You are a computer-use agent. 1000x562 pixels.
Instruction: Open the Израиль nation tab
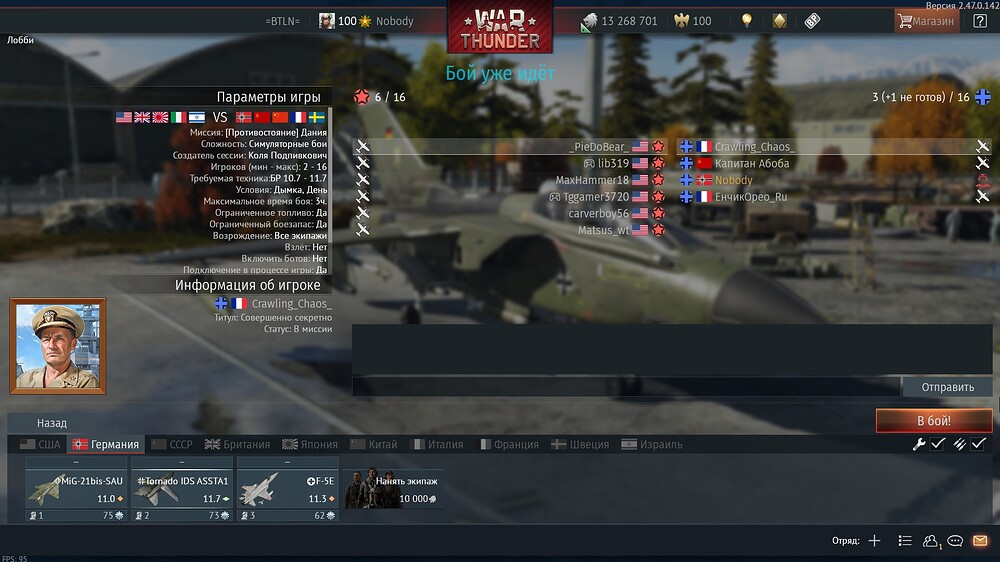point(652,444)
